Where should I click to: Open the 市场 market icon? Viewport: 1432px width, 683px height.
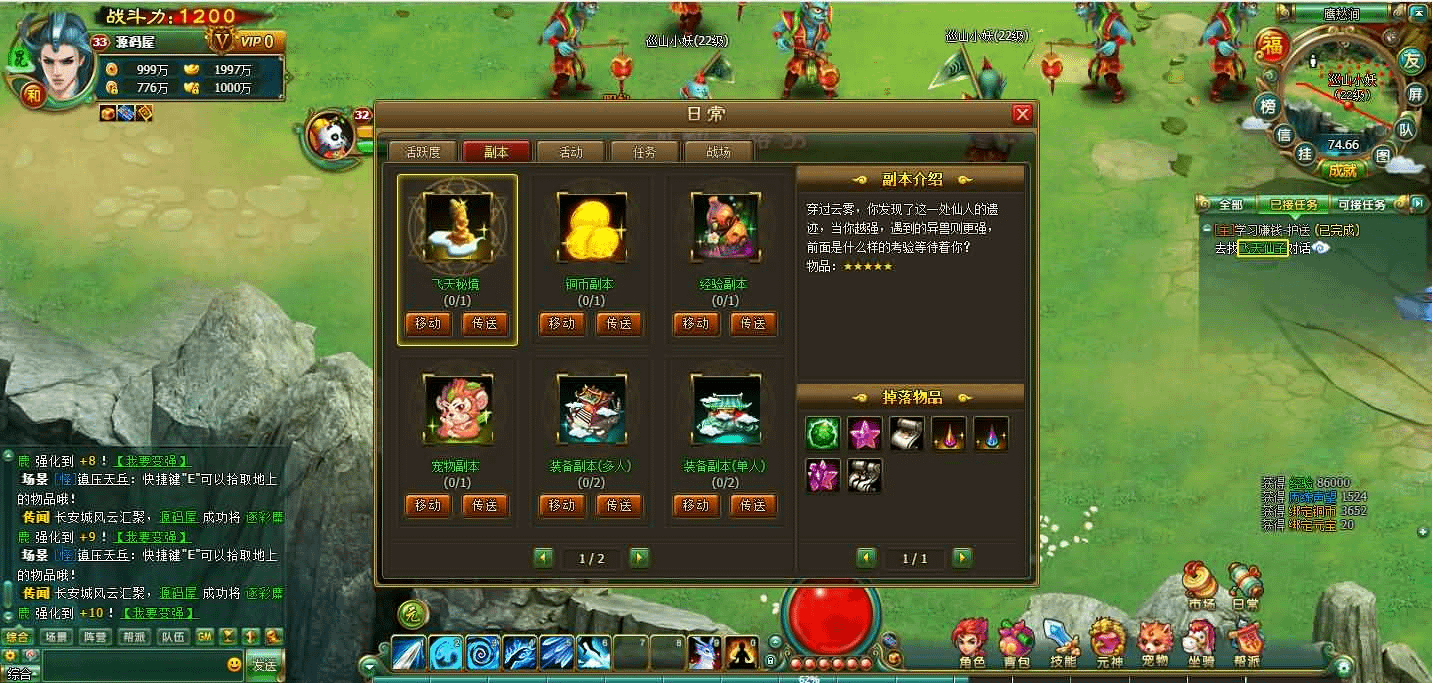tap(1200, 584)
